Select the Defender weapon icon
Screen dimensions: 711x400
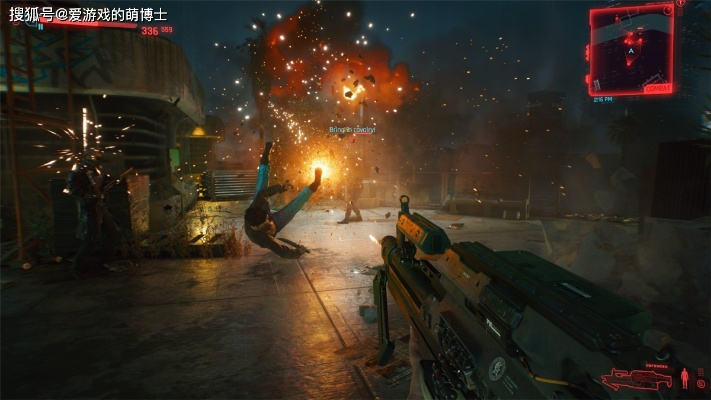636,380
